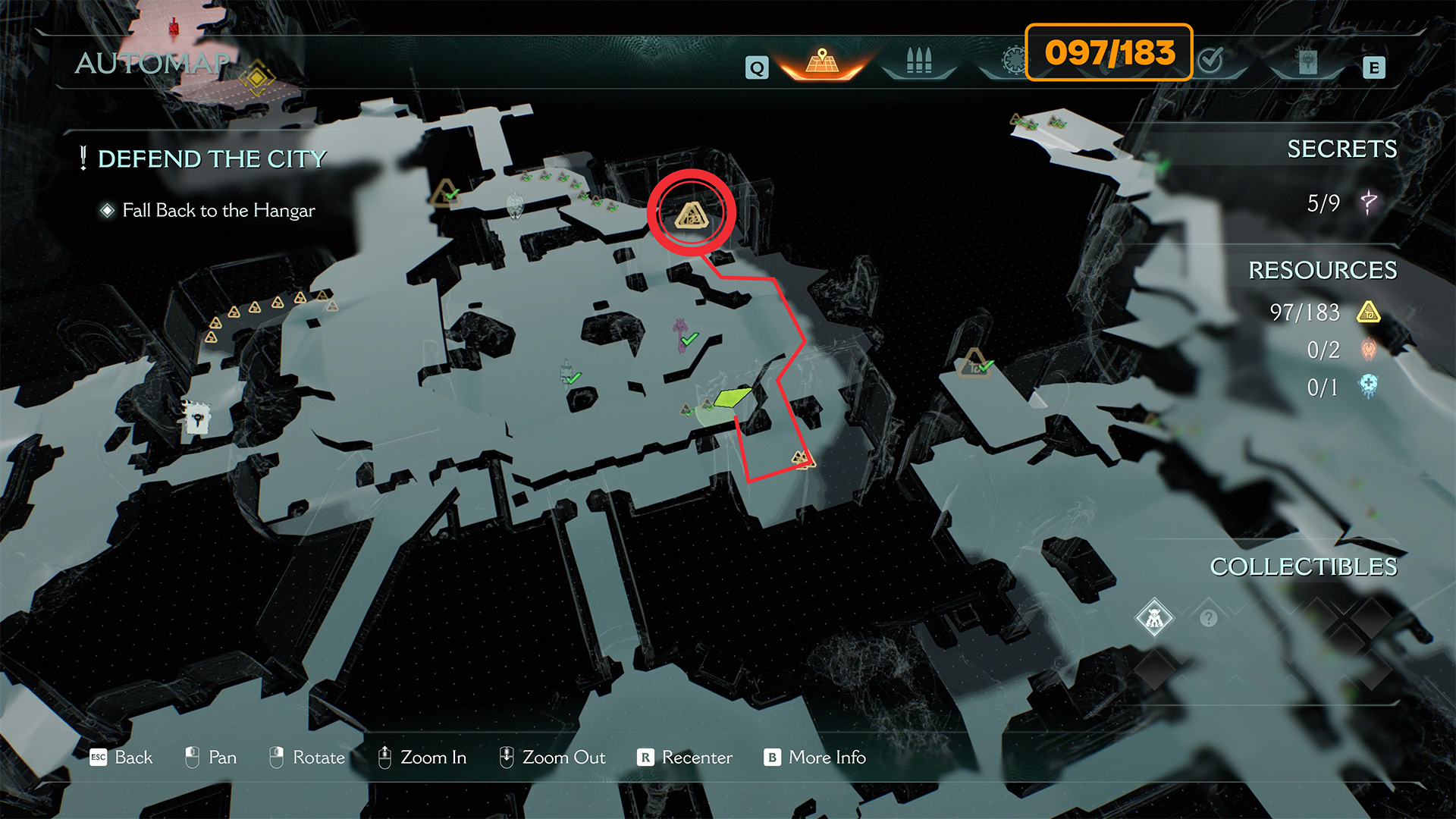Click the pink secrets icon beside 5/9

(x=1369, y=202)
